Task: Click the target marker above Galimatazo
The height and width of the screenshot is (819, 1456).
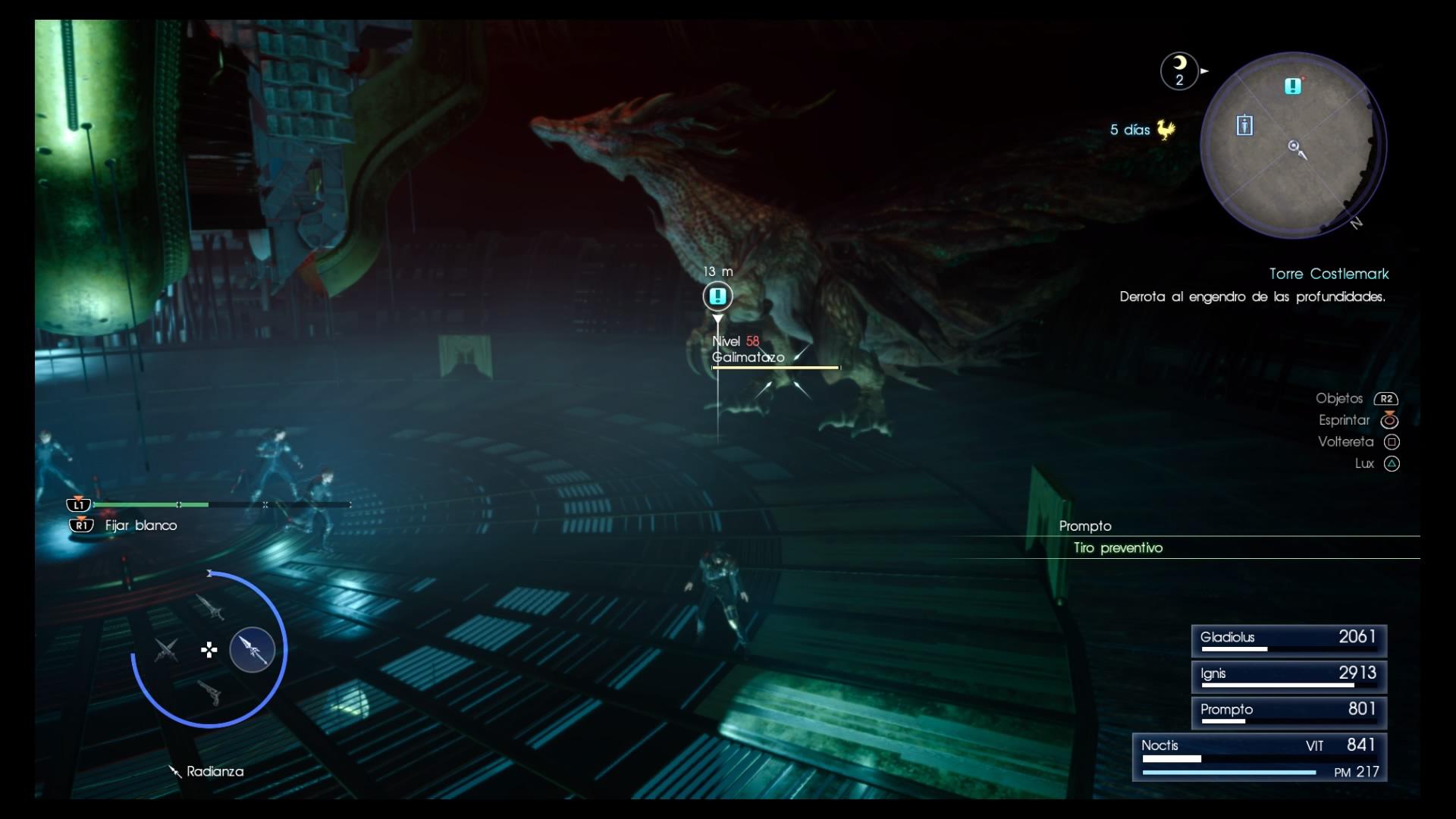Action: [x=717, y=296]
